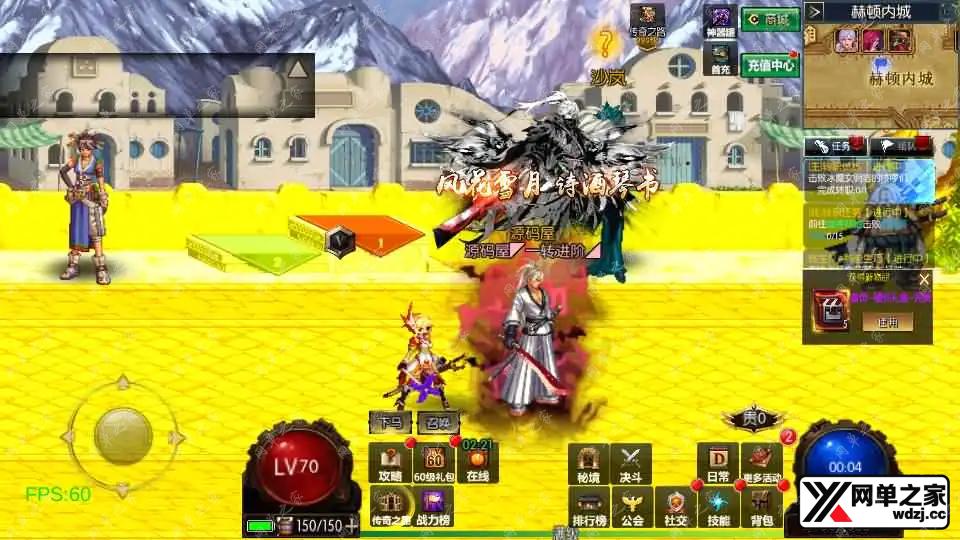Open the 日常 daily activities
Screen dimensions: 960x540
pos(718,464)
